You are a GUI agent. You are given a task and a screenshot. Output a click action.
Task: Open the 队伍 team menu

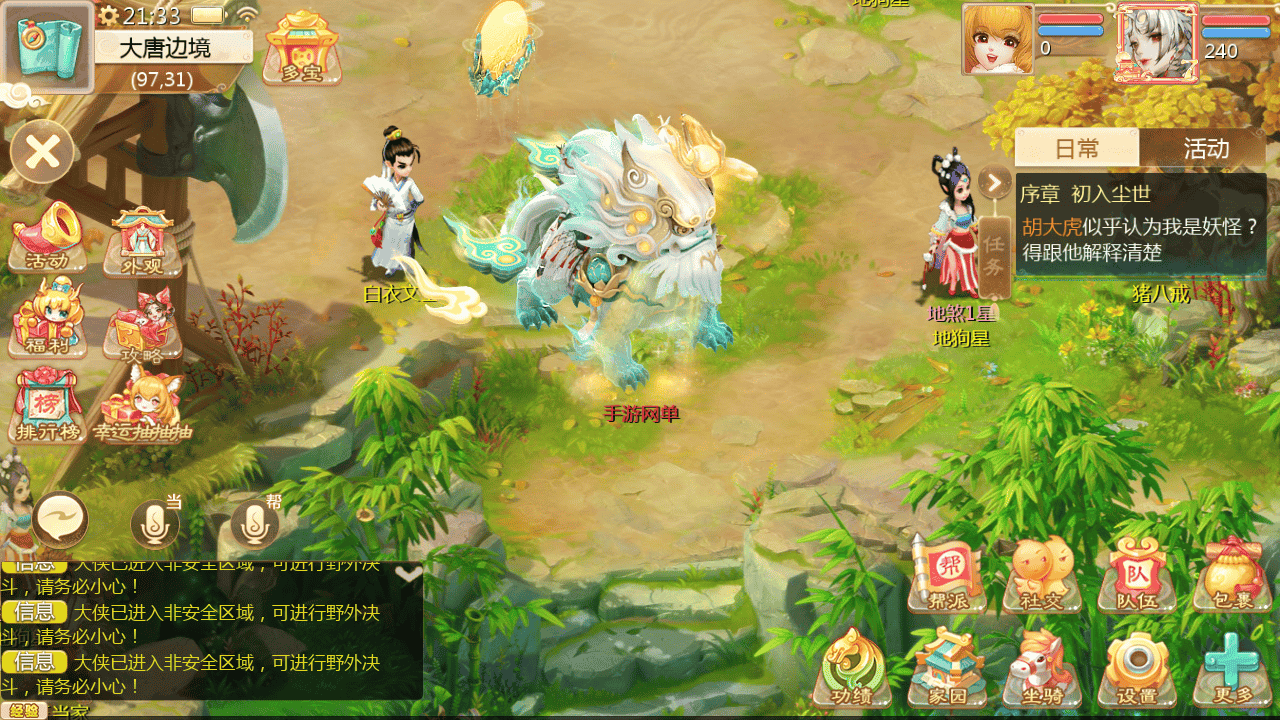[1136, 575]
